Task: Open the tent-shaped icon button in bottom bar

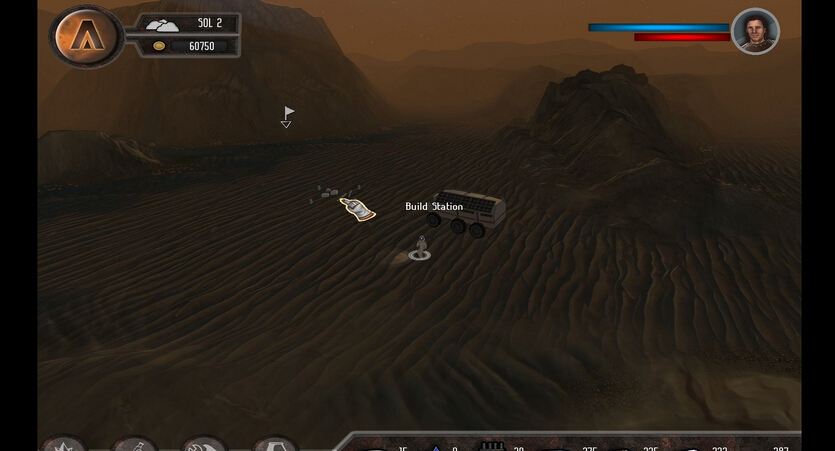Action: click(x=275, y=445)
